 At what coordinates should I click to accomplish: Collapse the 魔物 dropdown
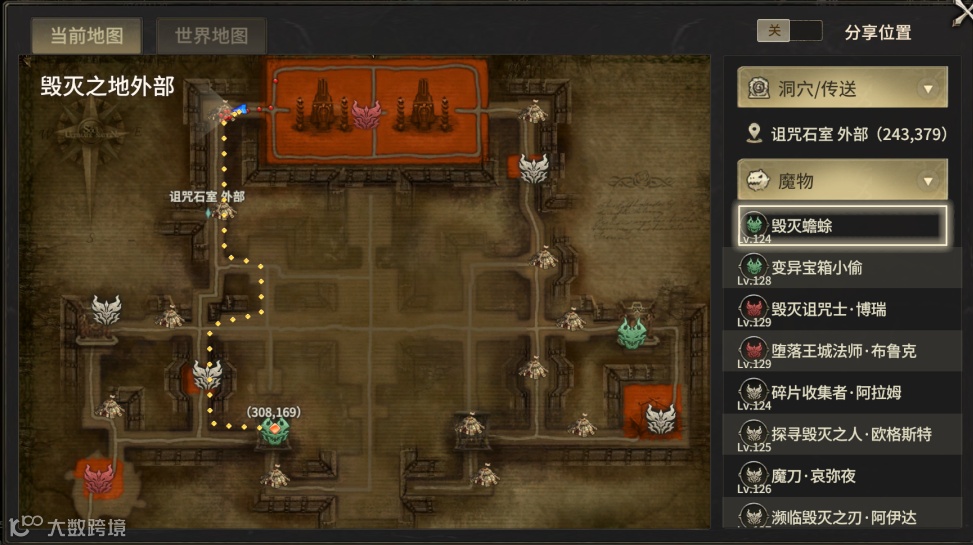[x=841, y=180]
